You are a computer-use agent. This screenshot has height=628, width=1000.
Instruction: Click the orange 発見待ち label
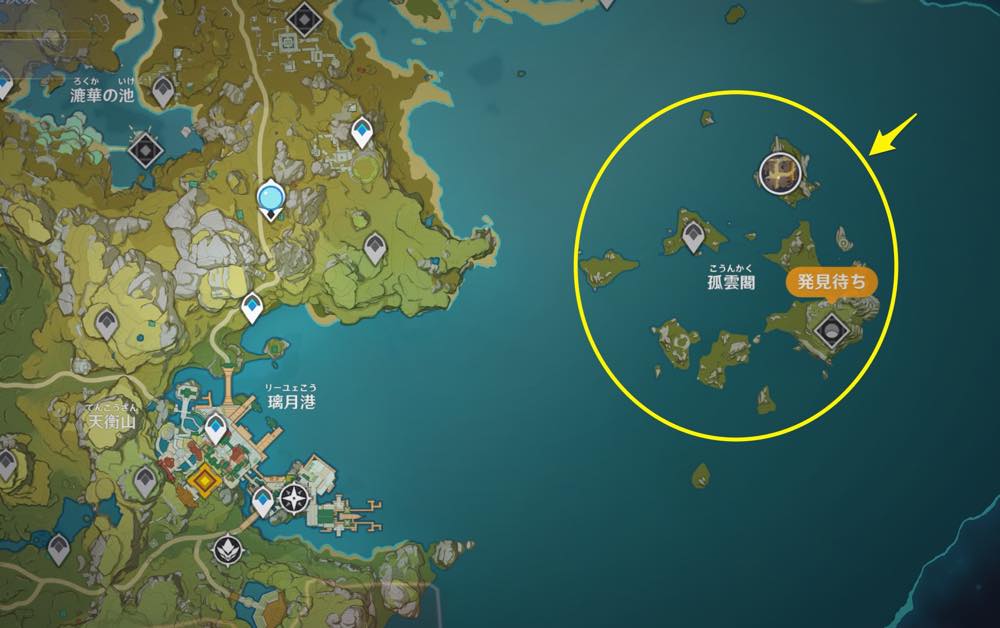coord(831,282)
